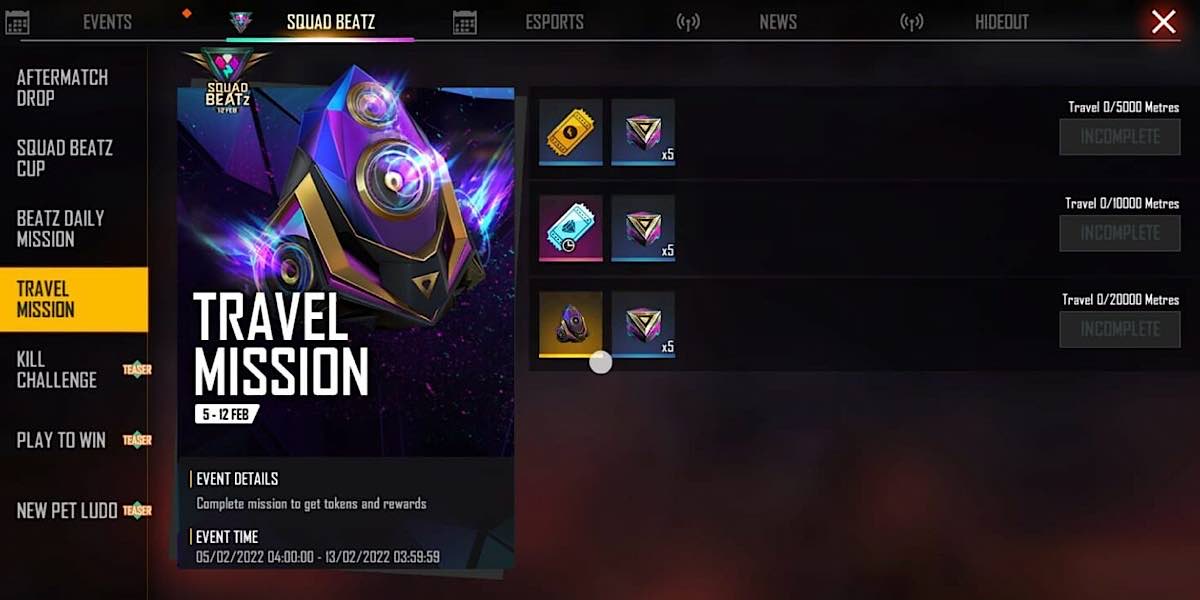Viewport: 1200px width, 600px height.
Task: Show the Beatz Daily Mission
Action: (60, 229)
